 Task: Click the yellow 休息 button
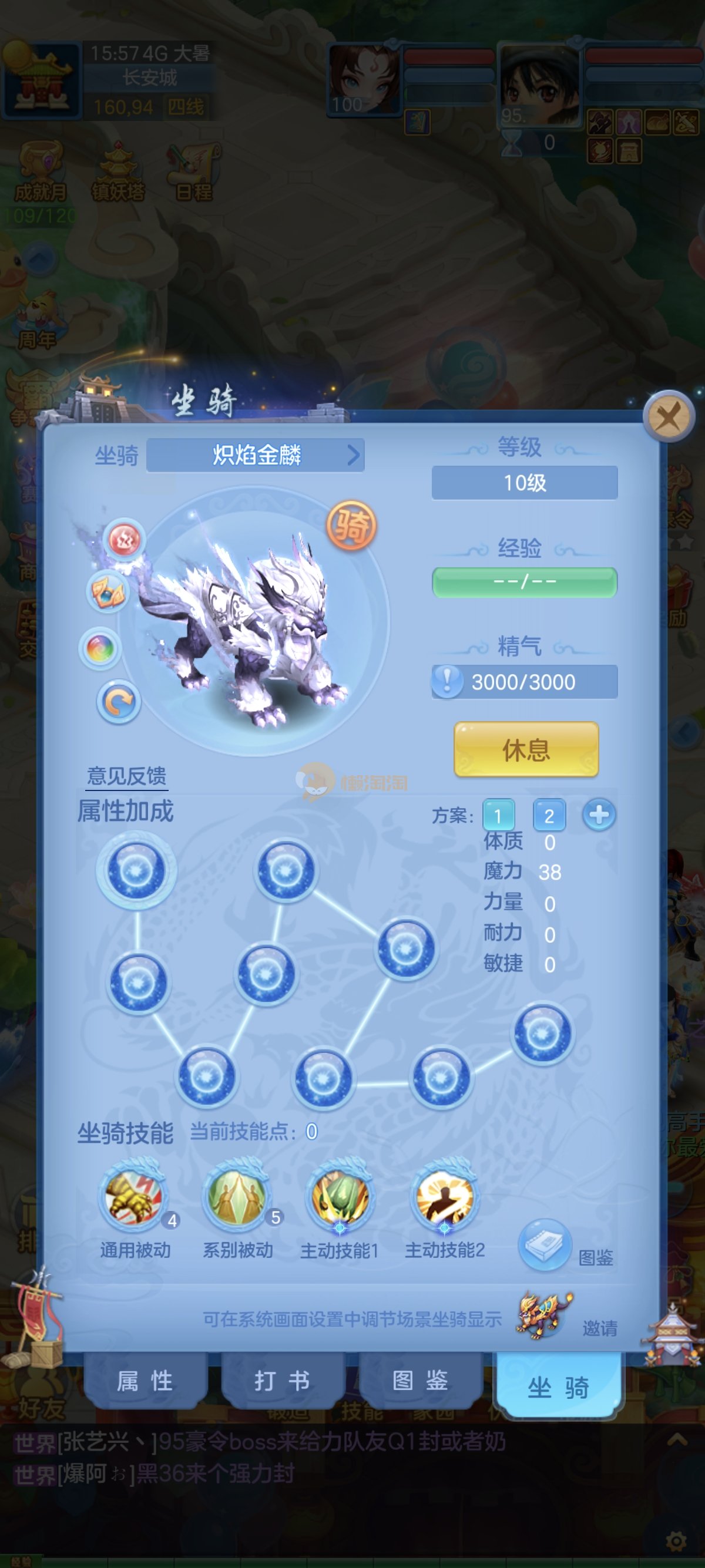point(526,749)
